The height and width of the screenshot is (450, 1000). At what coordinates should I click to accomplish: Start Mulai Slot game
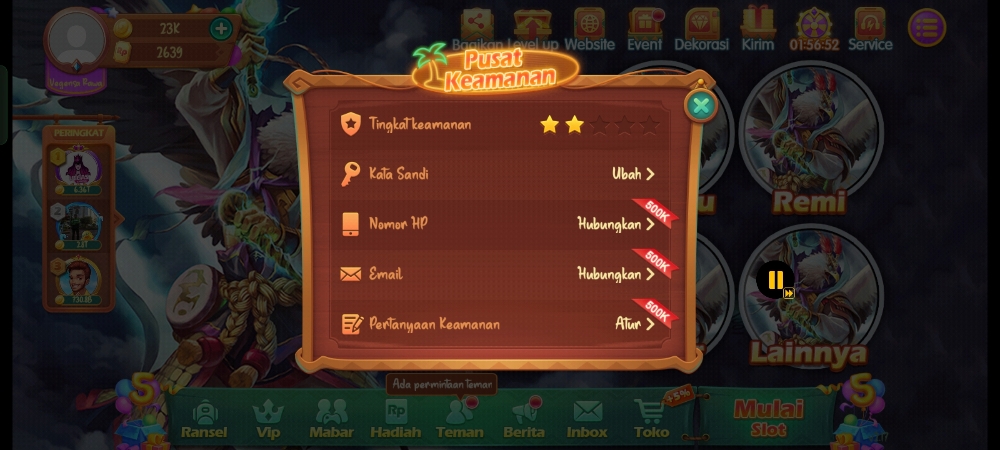click(768, 418)
